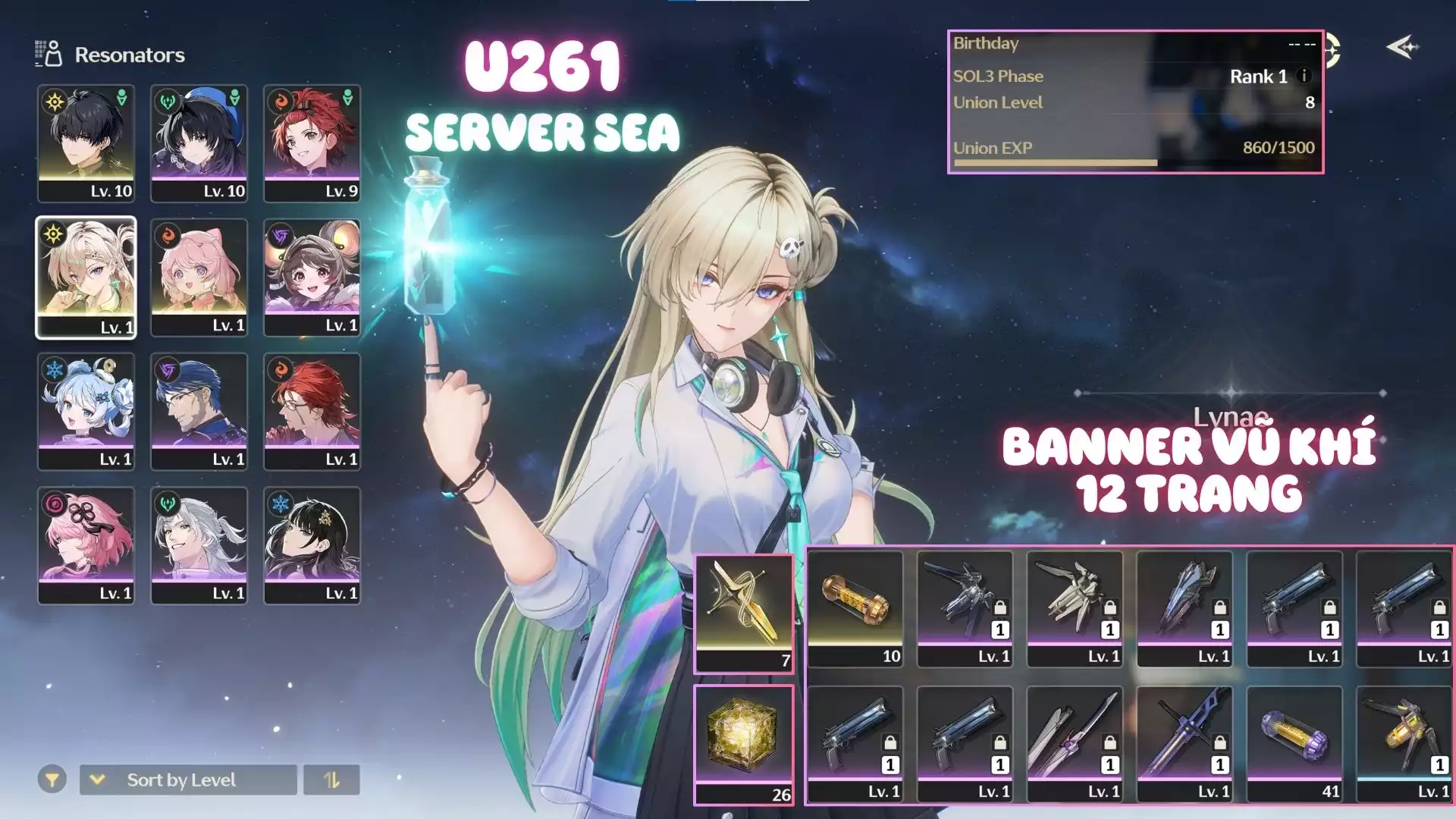Select the black-haired male resonator at Lv. 10
Screen dimensions: 1456x819
[x=86, y=143]
